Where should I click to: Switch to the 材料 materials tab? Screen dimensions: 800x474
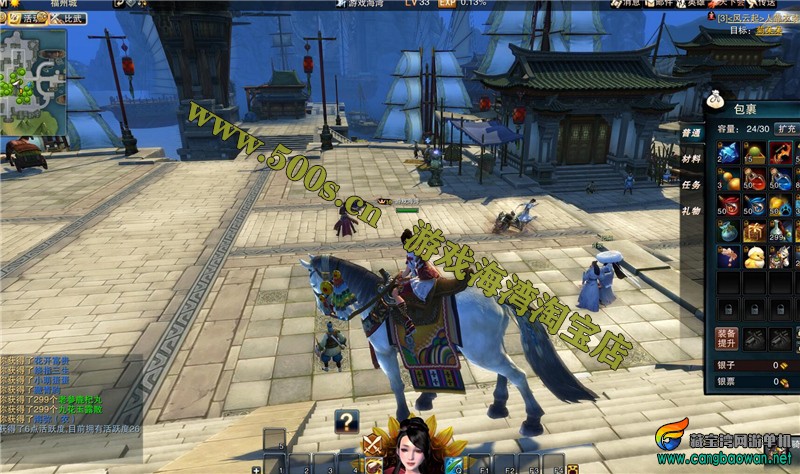point(692,158)
